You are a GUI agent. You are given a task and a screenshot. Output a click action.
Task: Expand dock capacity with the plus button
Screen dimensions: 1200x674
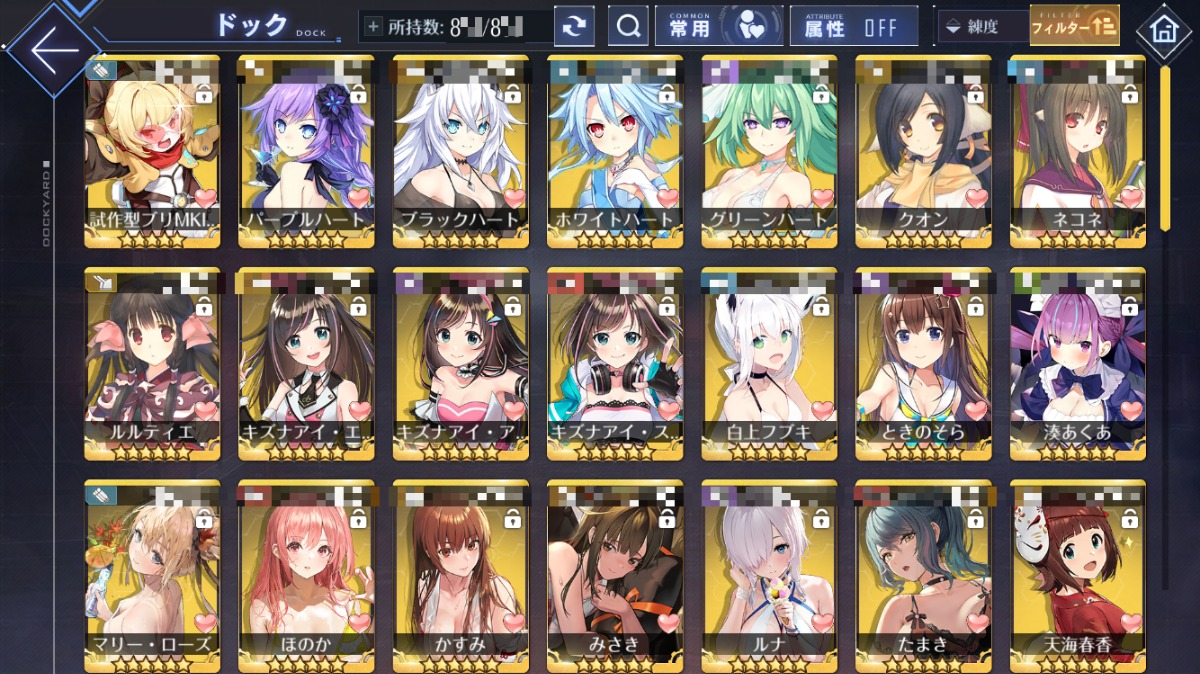pos(373,27)
